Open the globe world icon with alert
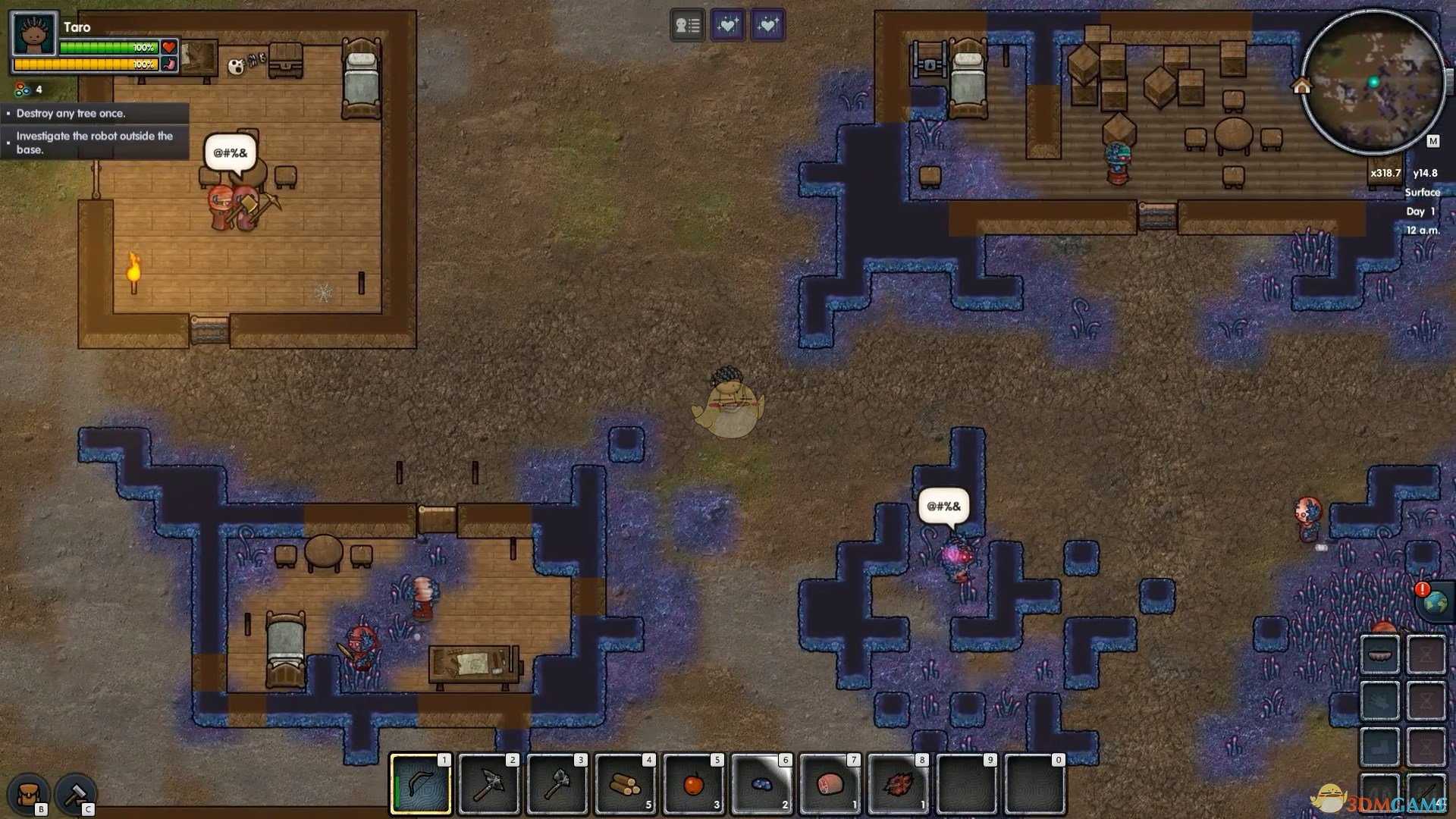The width and height of the screenshot is (1456, 819). click(1434, 603)
